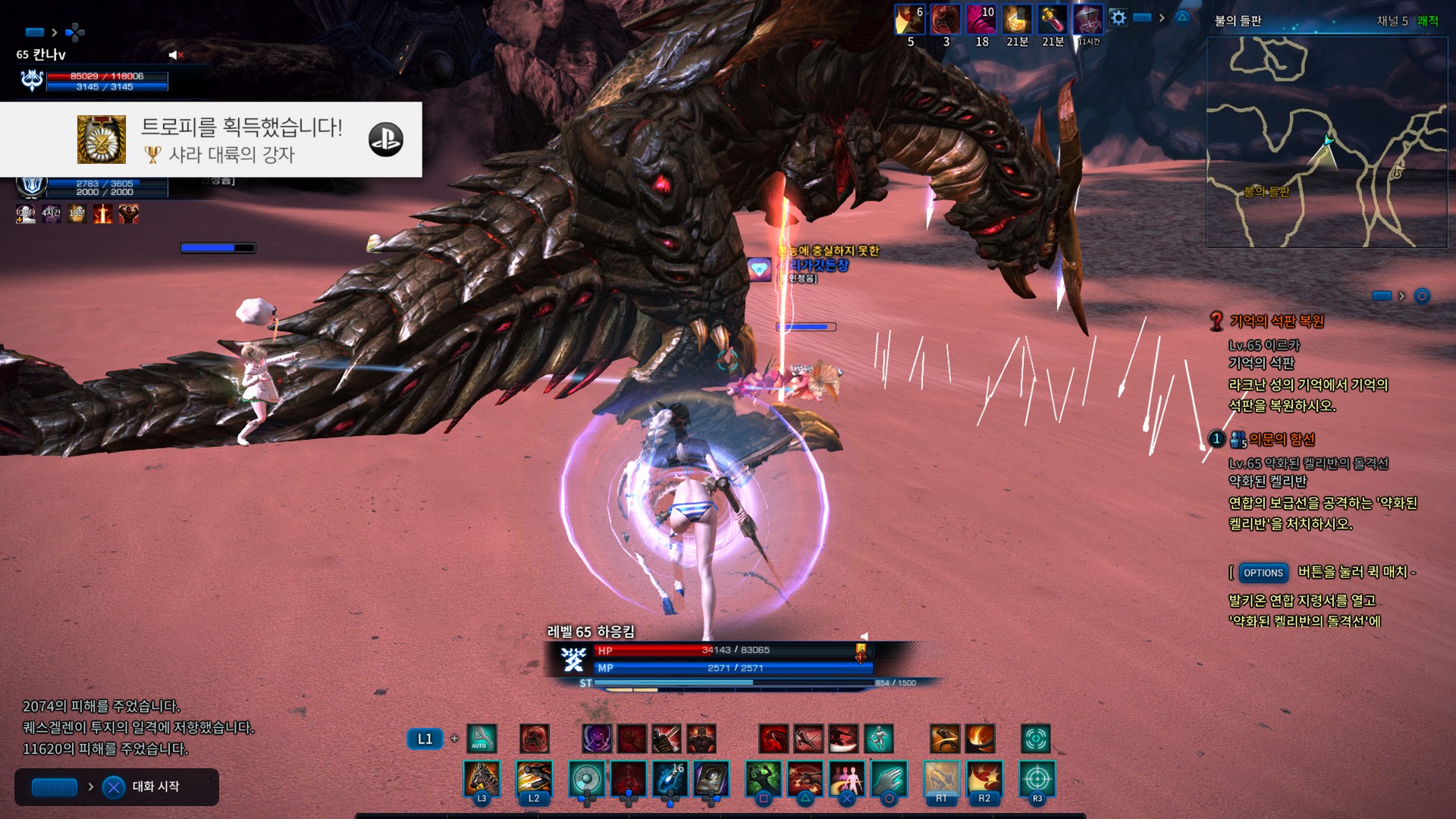Click the minimap of 불의 들판
The height and width of the screenshot is (819, 1456).
coord(1326,142)
